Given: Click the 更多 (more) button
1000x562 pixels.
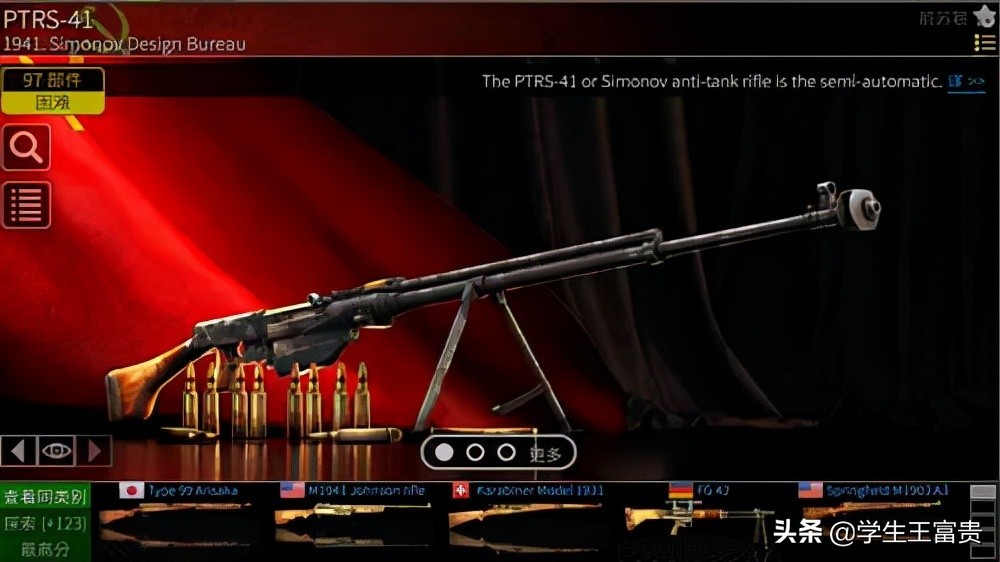Looking at the screenshot, I should [546, 453].
